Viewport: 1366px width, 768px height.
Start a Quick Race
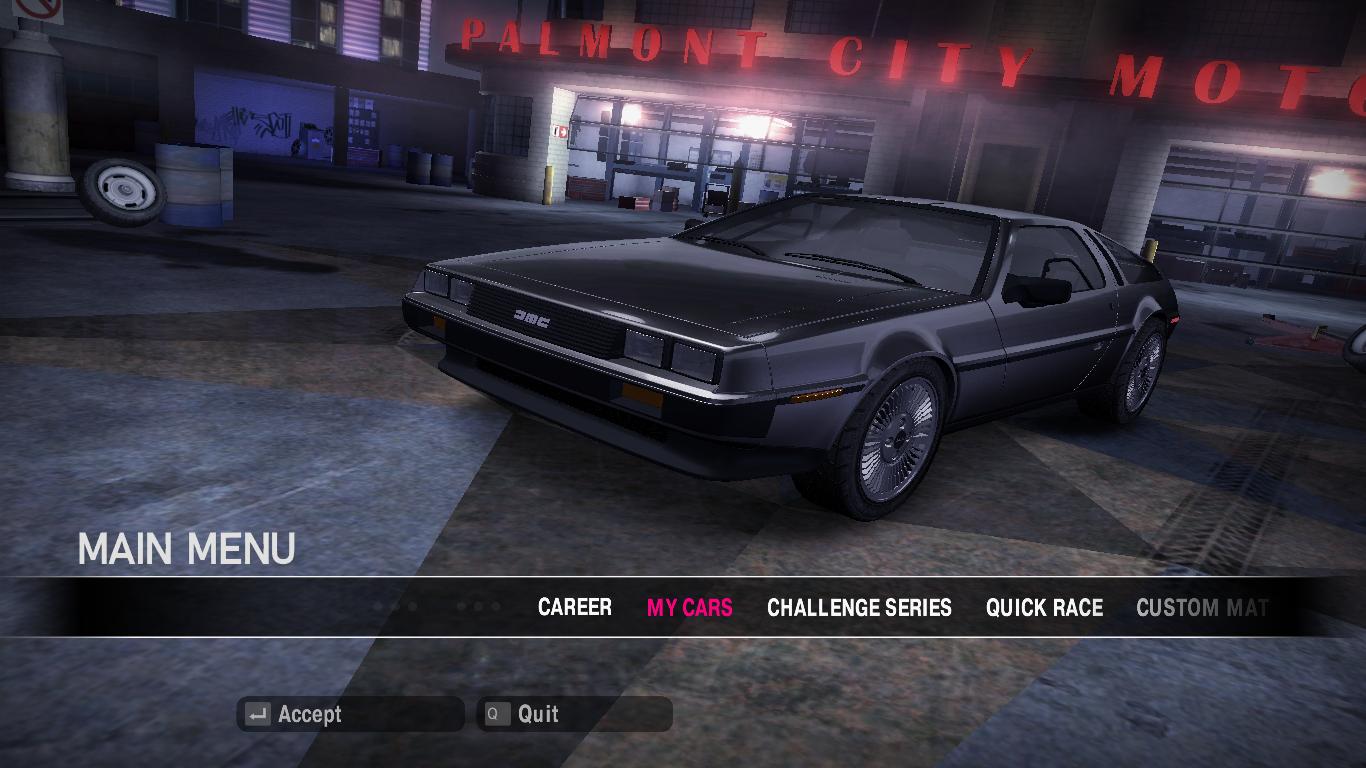1044,607
